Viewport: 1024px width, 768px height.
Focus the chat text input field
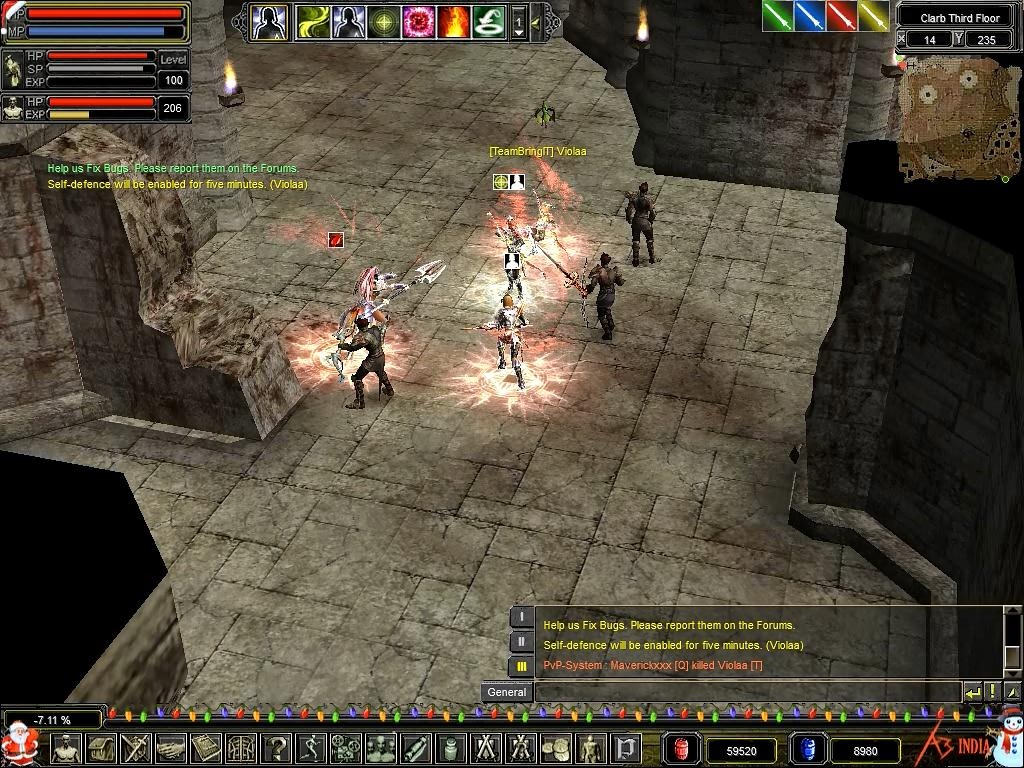(748, 691)
